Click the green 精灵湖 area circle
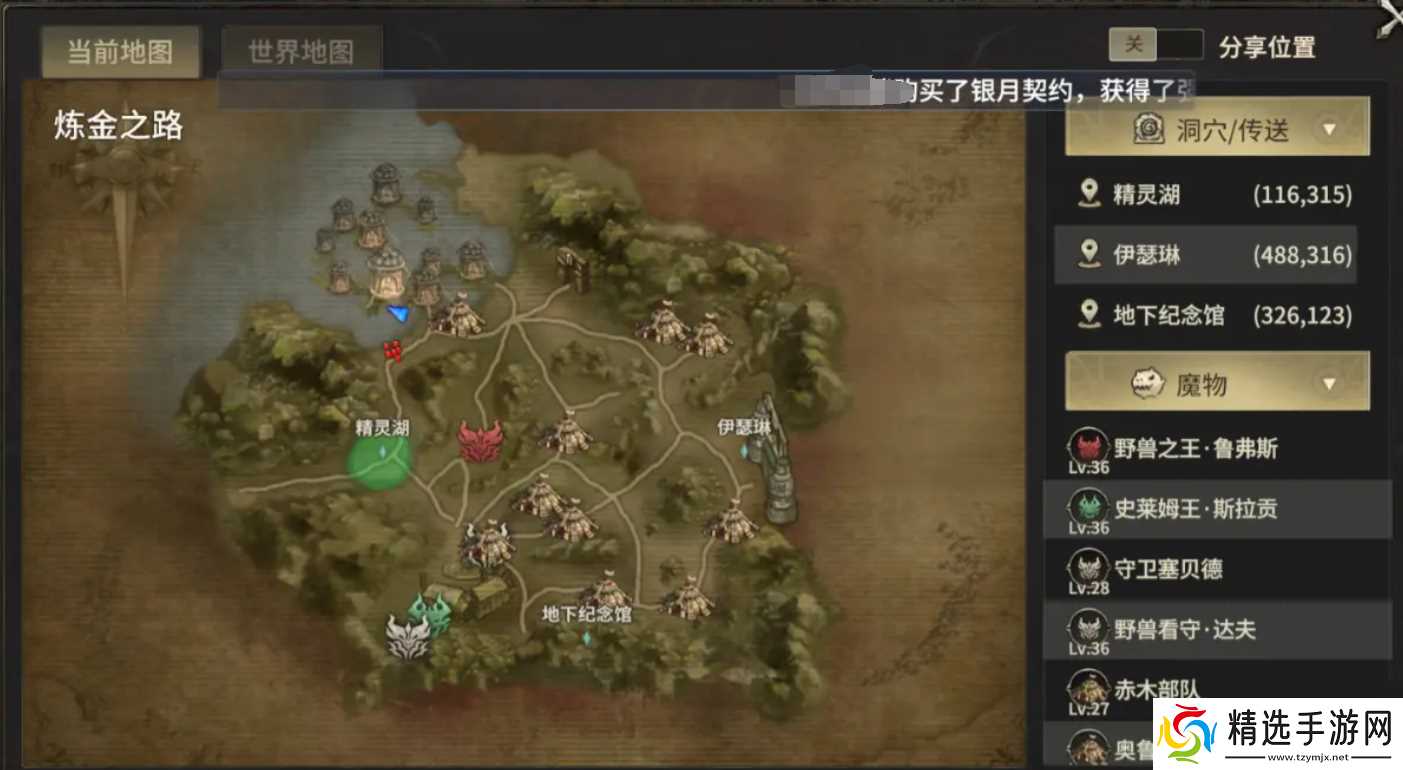The width and height of the screenshot is (1403, 770). tap(378, 462)
